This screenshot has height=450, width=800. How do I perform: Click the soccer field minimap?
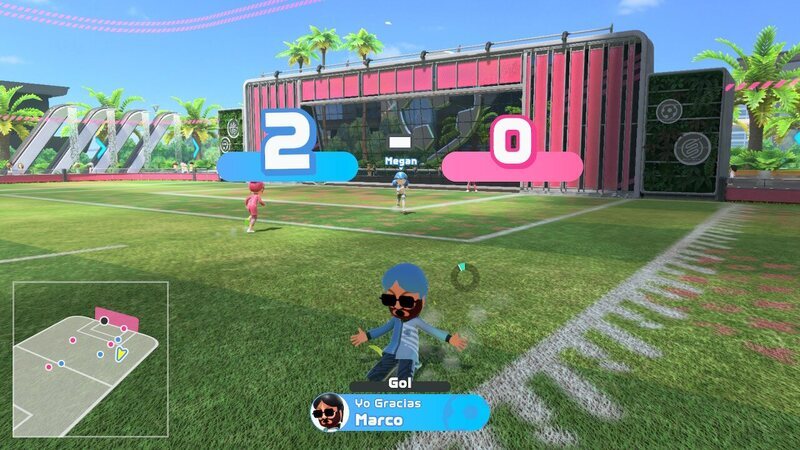90,358
